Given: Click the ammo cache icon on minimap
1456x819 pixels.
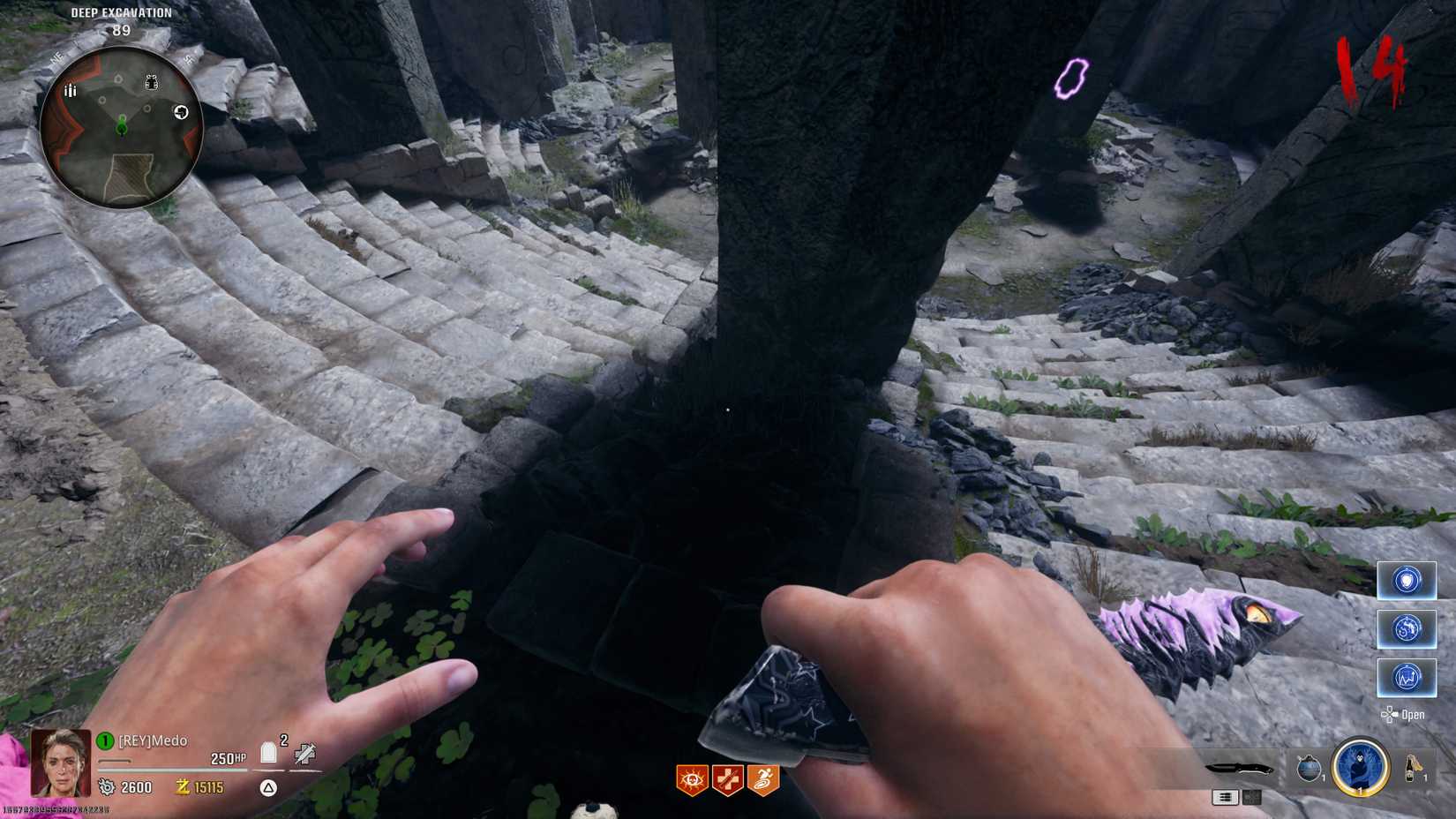Looking at the screenshot, I should coord(71,90).
